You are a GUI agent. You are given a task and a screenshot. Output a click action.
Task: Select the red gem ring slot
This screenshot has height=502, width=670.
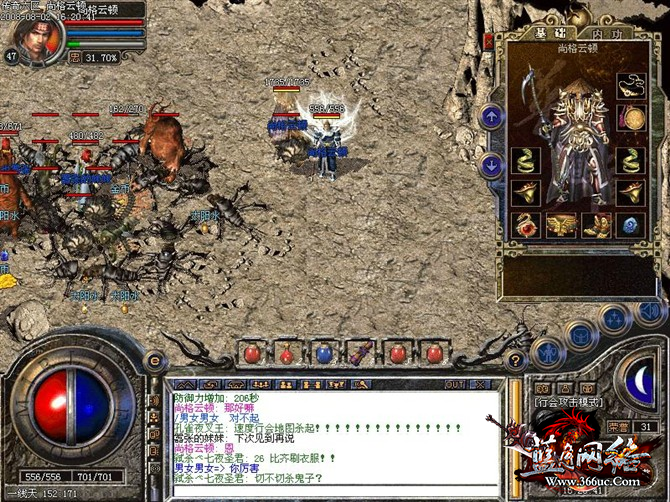(x=527, y=225)
